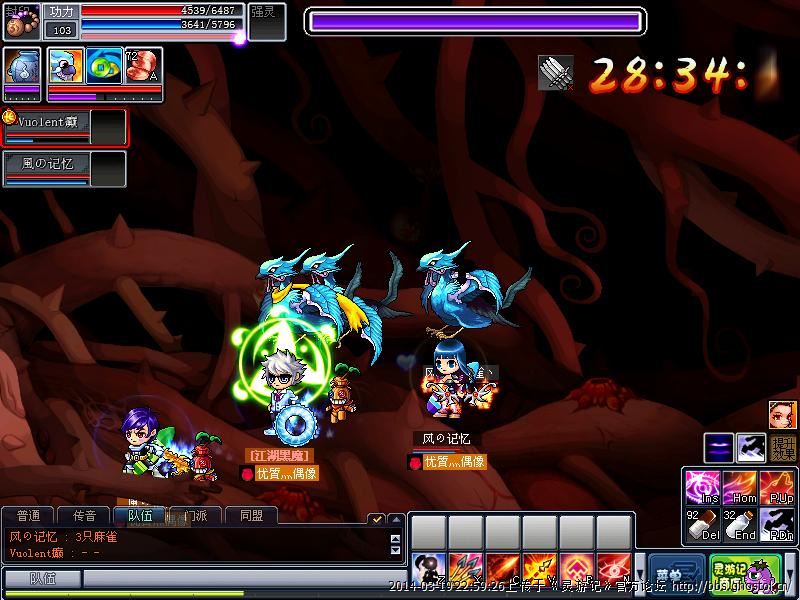Activate the Ins purple eye skill

tap(703, 487)
